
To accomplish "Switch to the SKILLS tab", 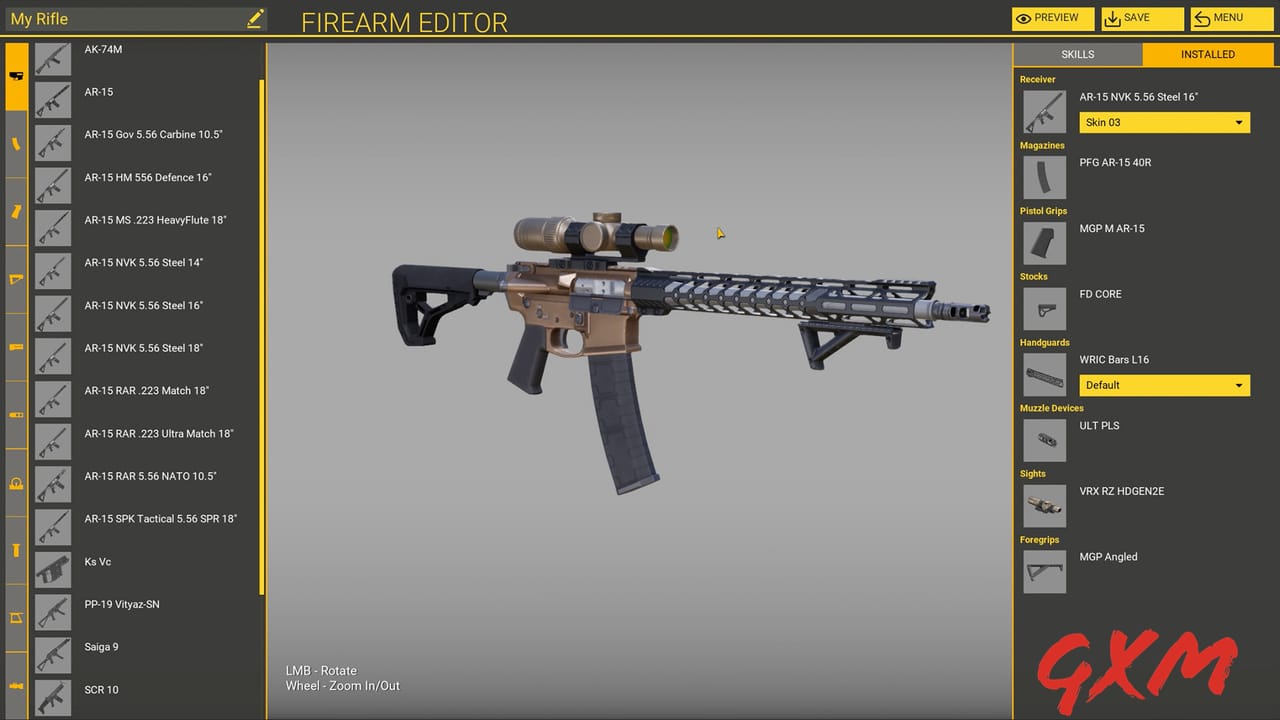I will coord(1077,54).
